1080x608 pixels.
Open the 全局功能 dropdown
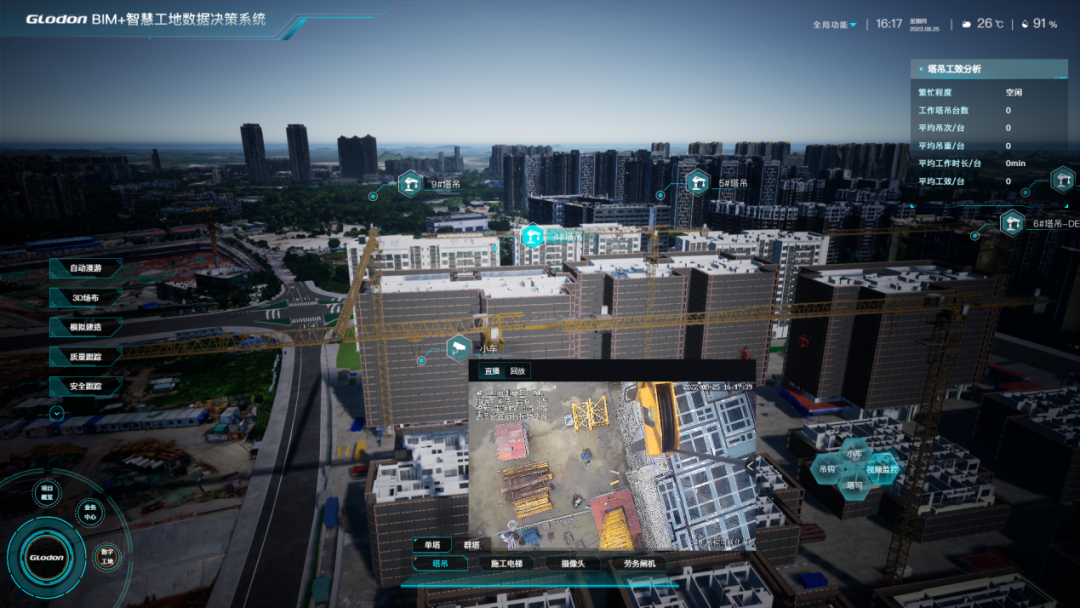tap(836, 24)
